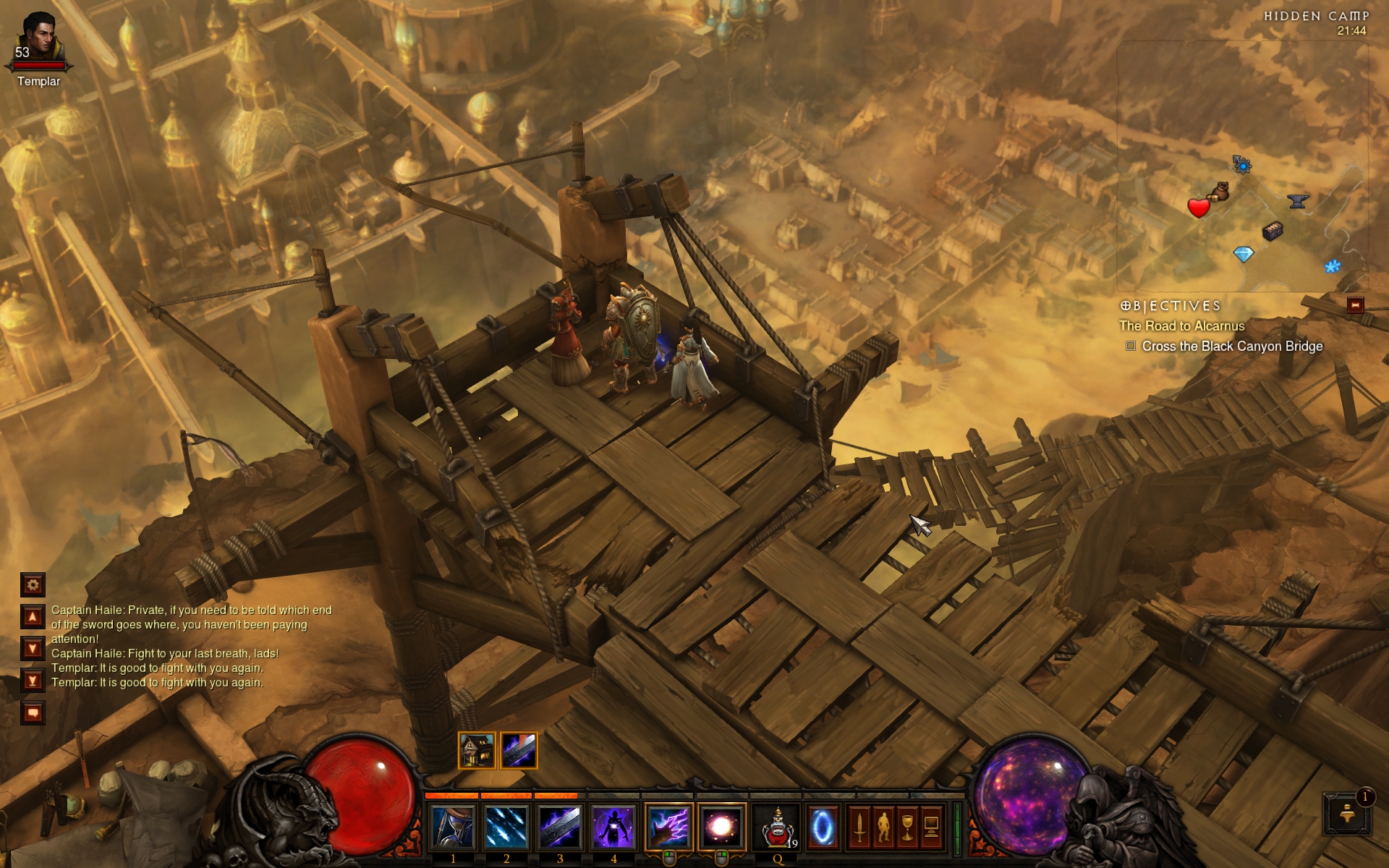
Task: Activate the hourglass skill in slot 1
Action: 453,827
